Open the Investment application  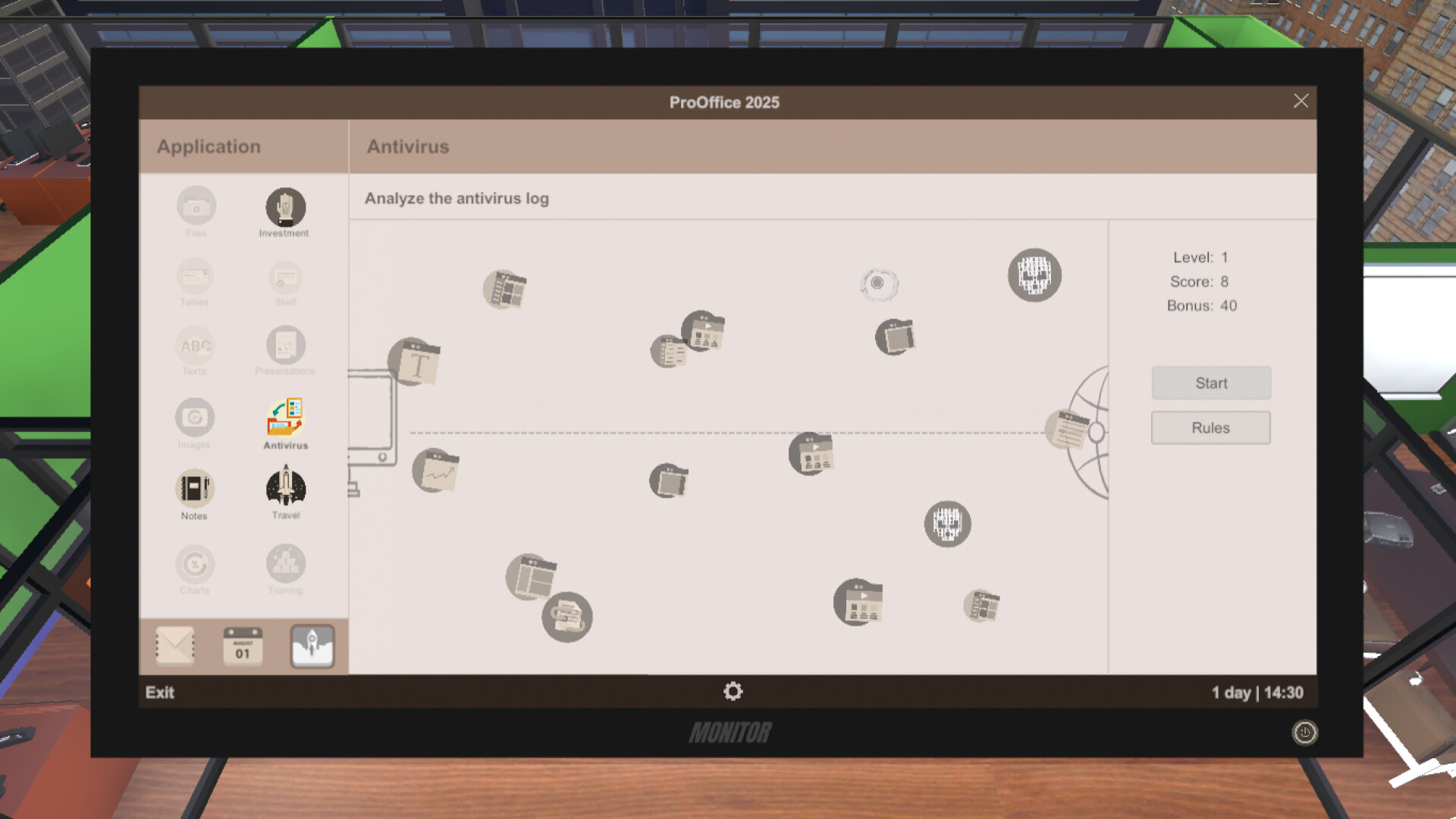[x=285, y=209]
